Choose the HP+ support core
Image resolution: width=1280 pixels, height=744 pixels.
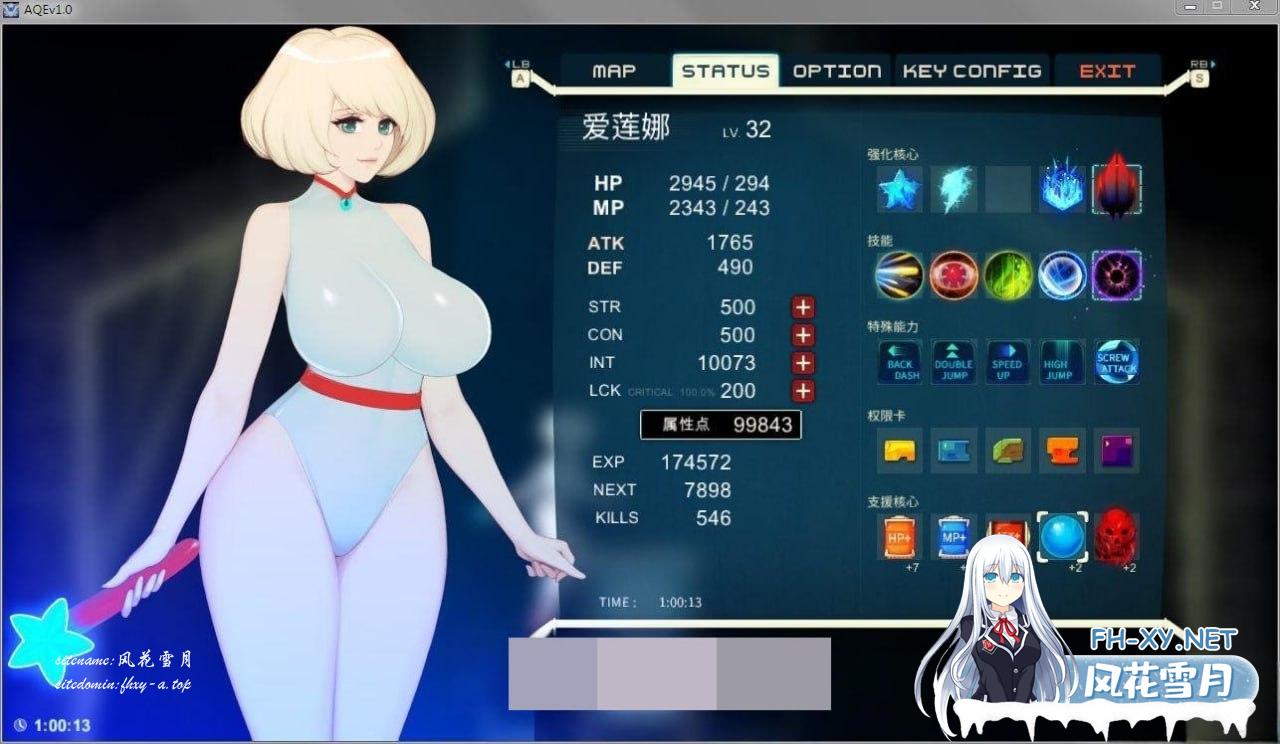coord(900,537)
